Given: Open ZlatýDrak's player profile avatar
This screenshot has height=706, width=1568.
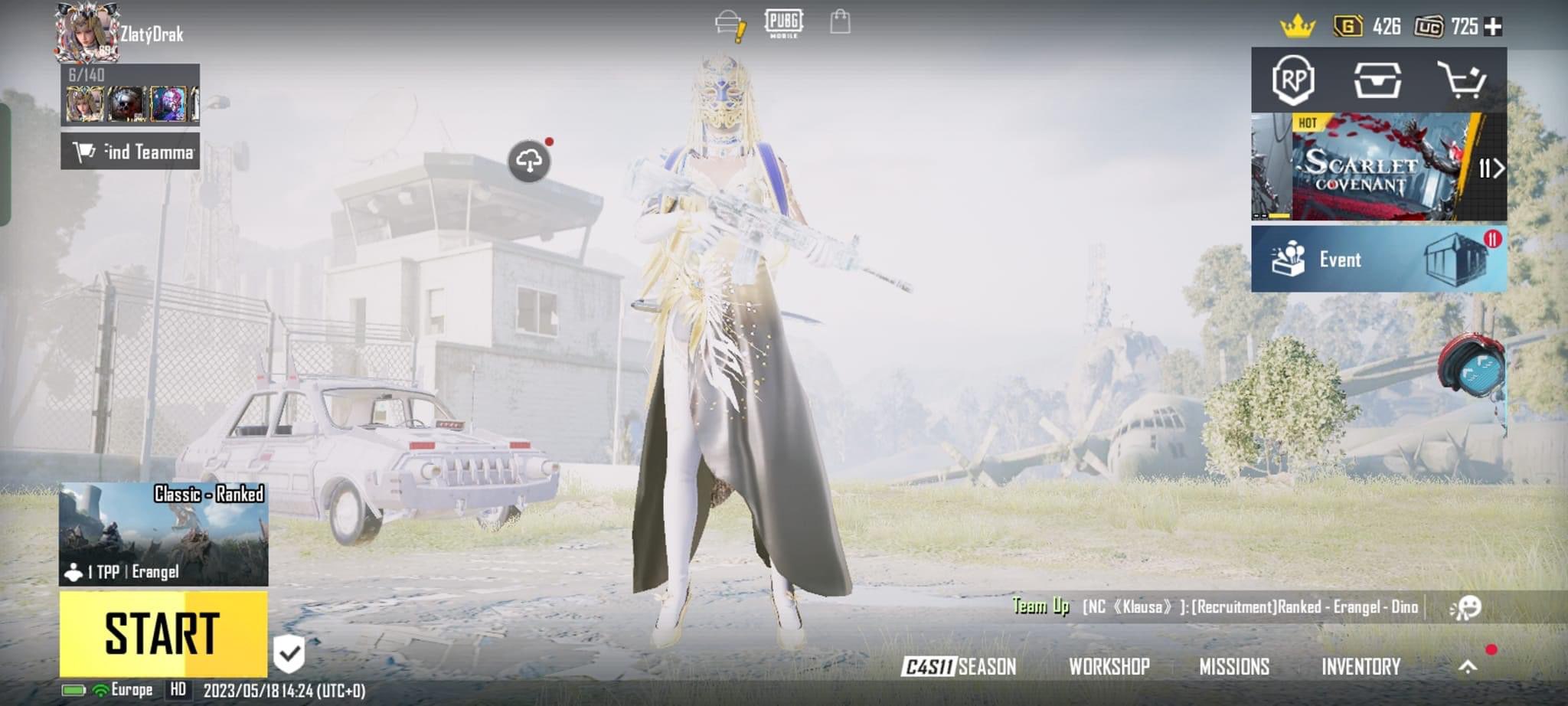Looking at the screenshot, I should [x=85, y=32].
